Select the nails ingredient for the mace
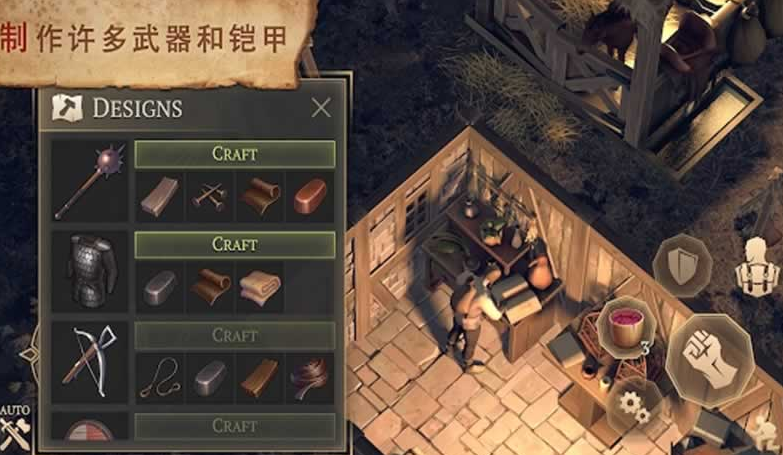 pos(210,197)
